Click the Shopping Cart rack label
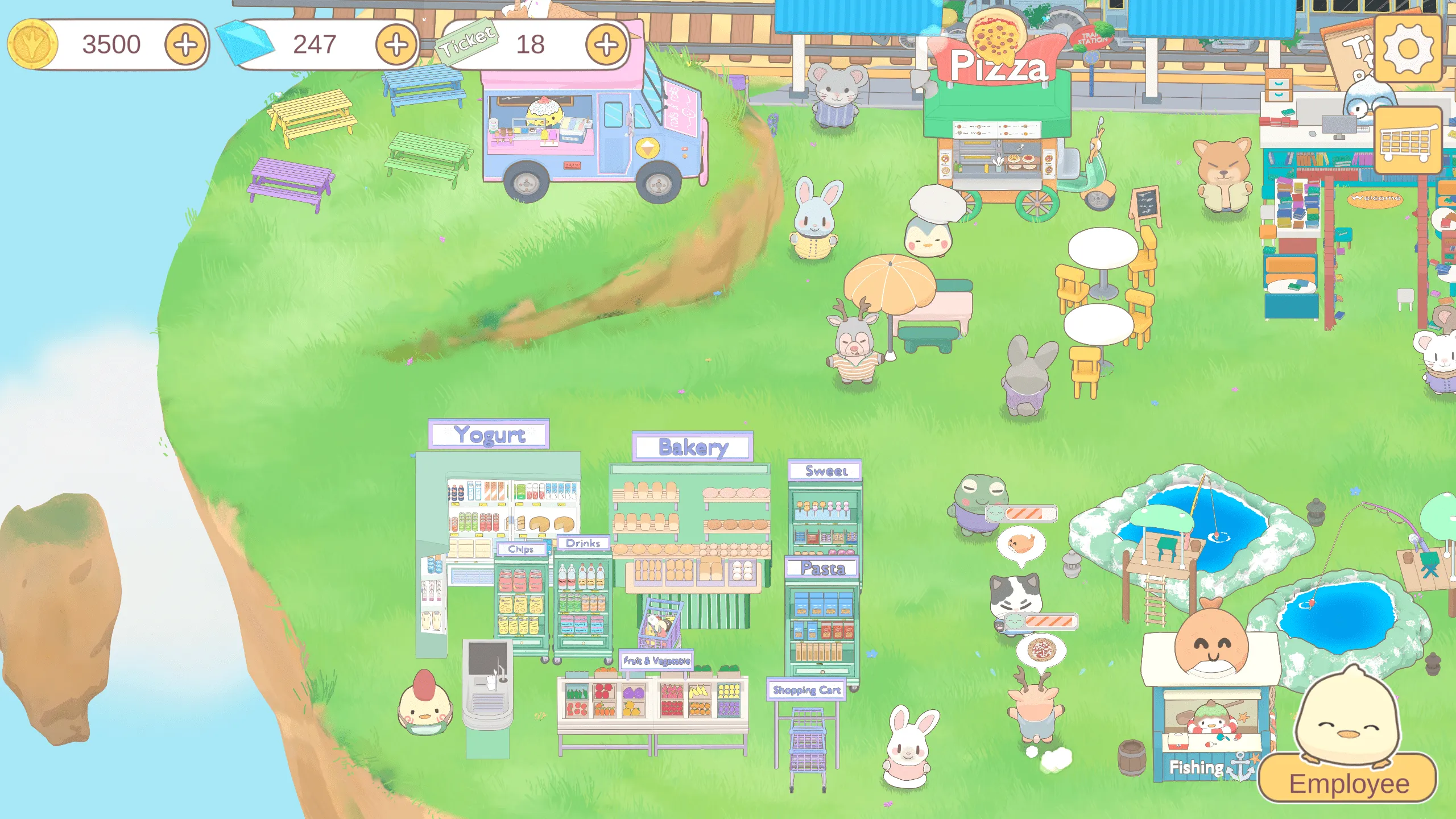 pyautogui.click(x=806, y=691)
